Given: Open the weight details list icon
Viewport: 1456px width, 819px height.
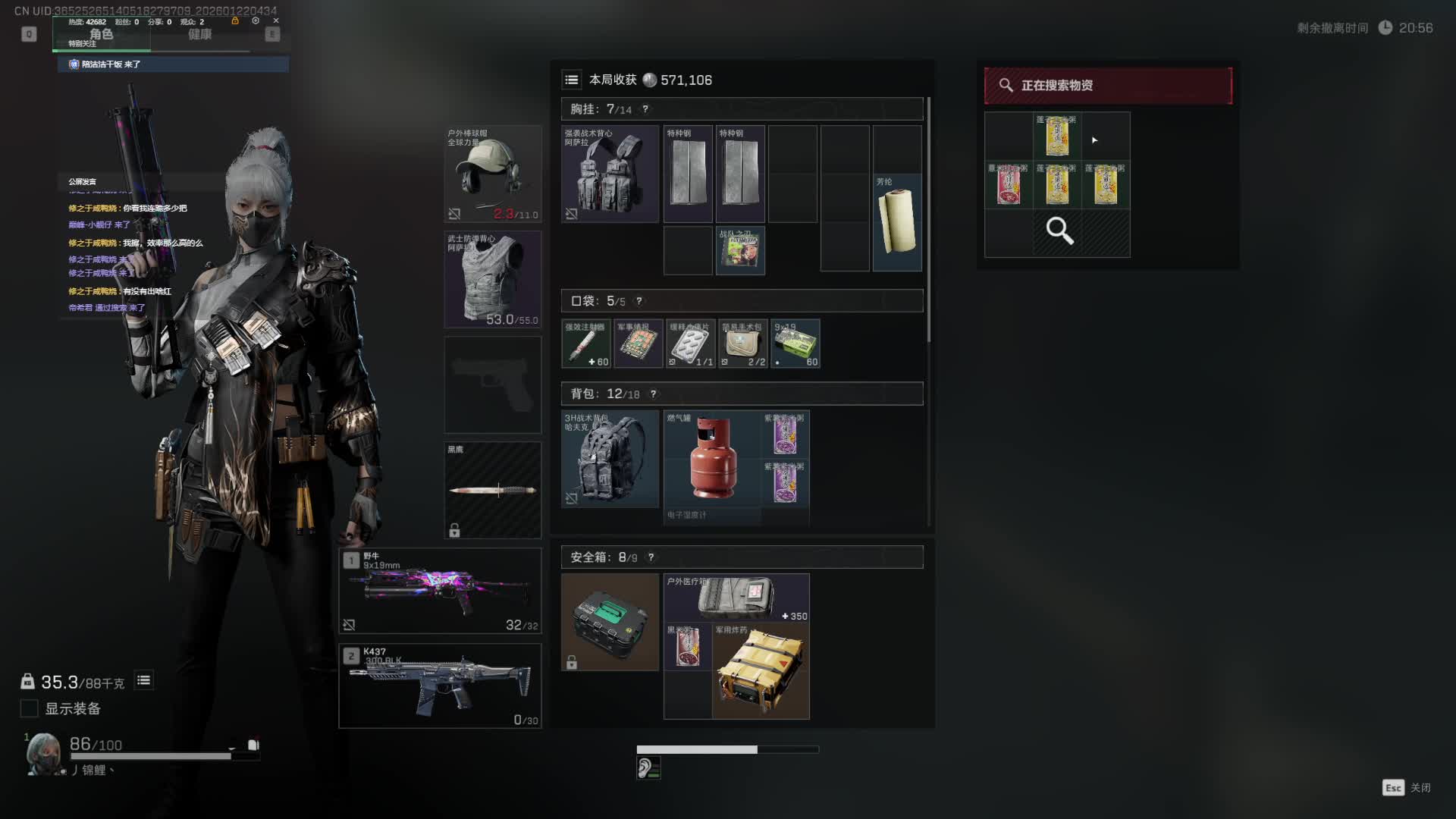Looking at the screenshot, I should [143, 680].
